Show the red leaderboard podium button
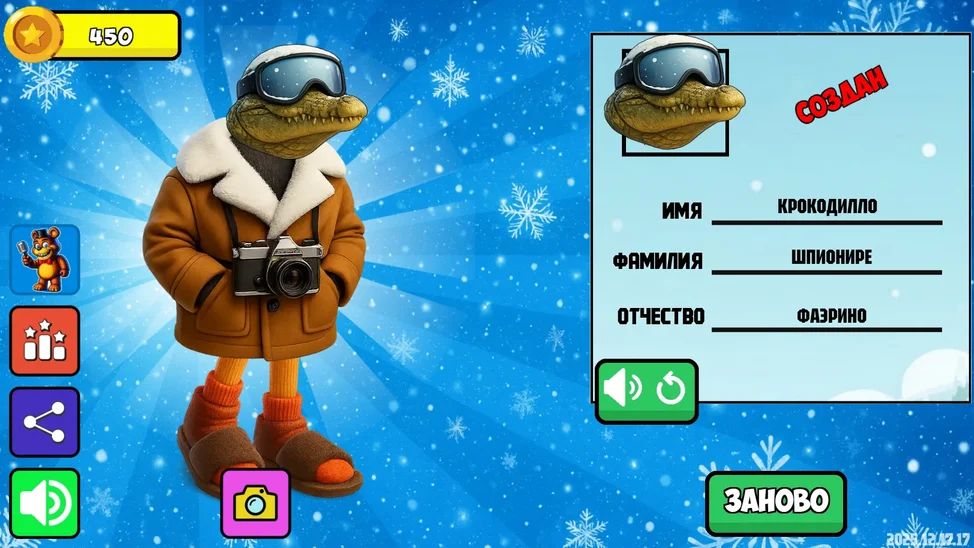This screenshot has width=974, height=548. point(44,341)
